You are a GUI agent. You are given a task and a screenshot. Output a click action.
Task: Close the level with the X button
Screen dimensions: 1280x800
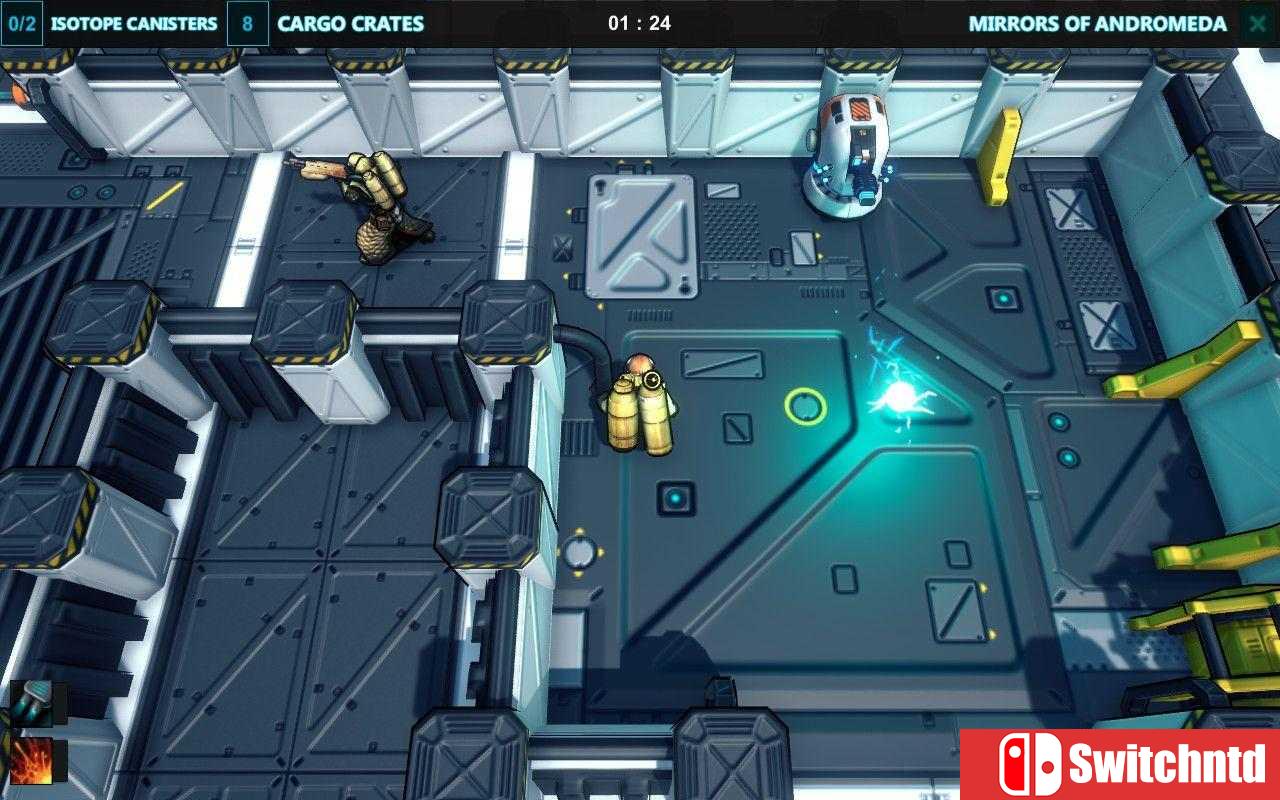point(1256,24)
